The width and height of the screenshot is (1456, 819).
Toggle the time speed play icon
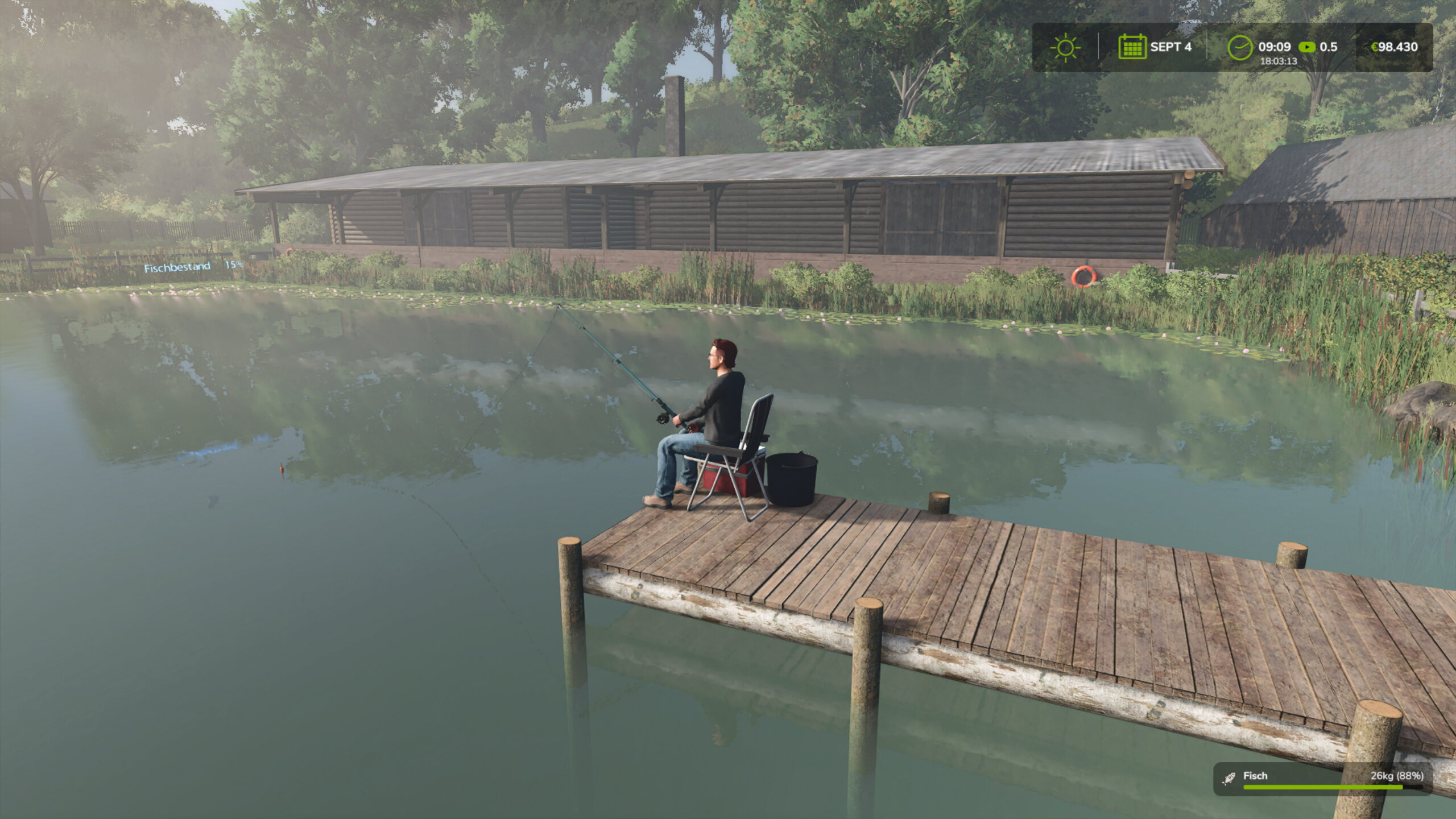click(1307, 47)
